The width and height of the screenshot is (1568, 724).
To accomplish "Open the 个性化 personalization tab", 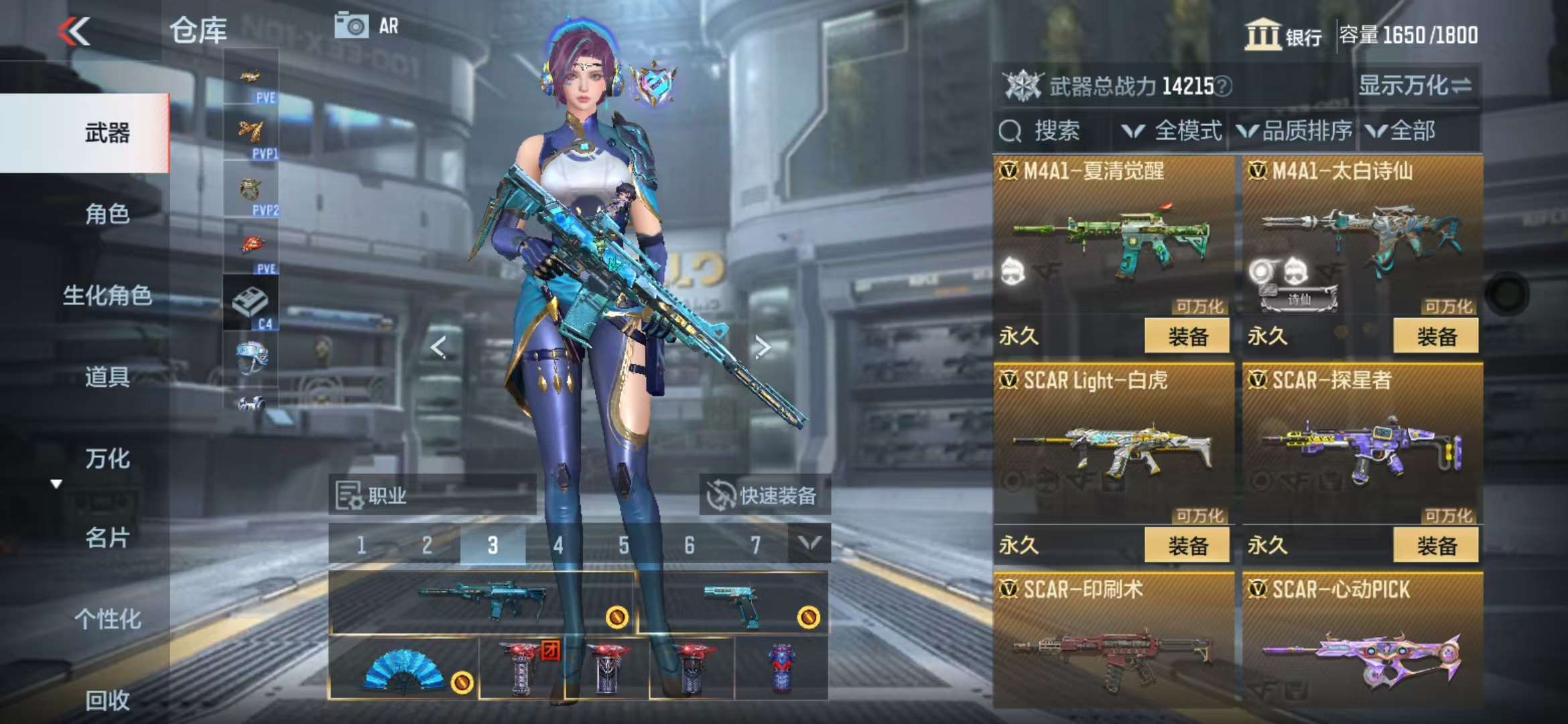I will 107,619.
